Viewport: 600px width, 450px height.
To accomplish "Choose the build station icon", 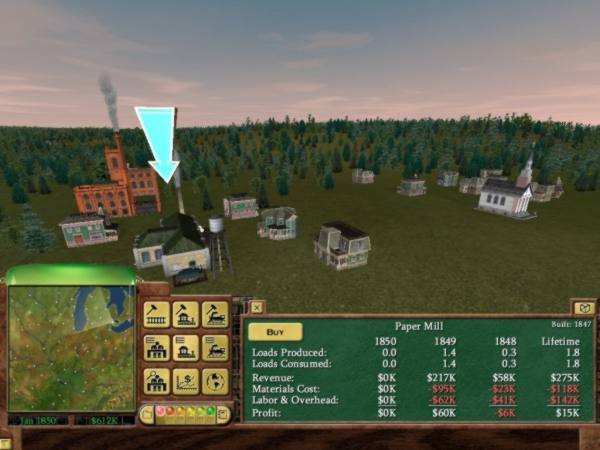I will [185, 315].
